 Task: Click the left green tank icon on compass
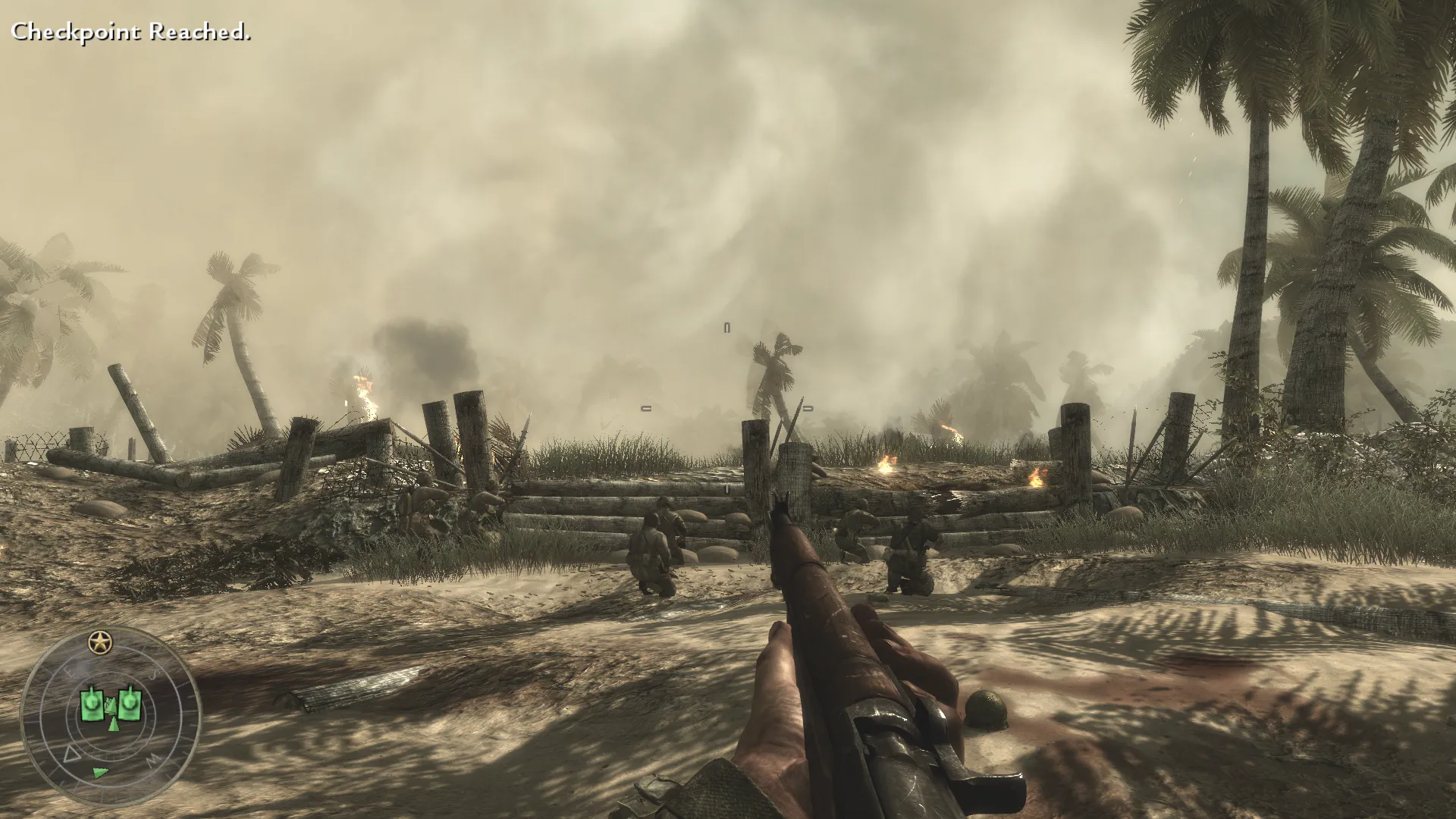pos(93,704)
